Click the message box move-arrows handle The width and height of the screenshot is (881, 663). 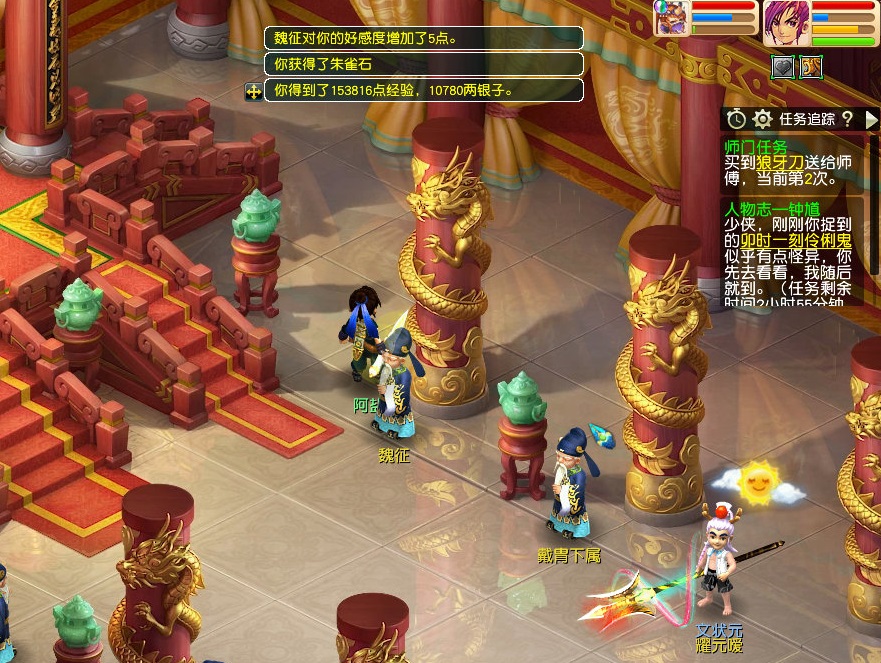254,91
